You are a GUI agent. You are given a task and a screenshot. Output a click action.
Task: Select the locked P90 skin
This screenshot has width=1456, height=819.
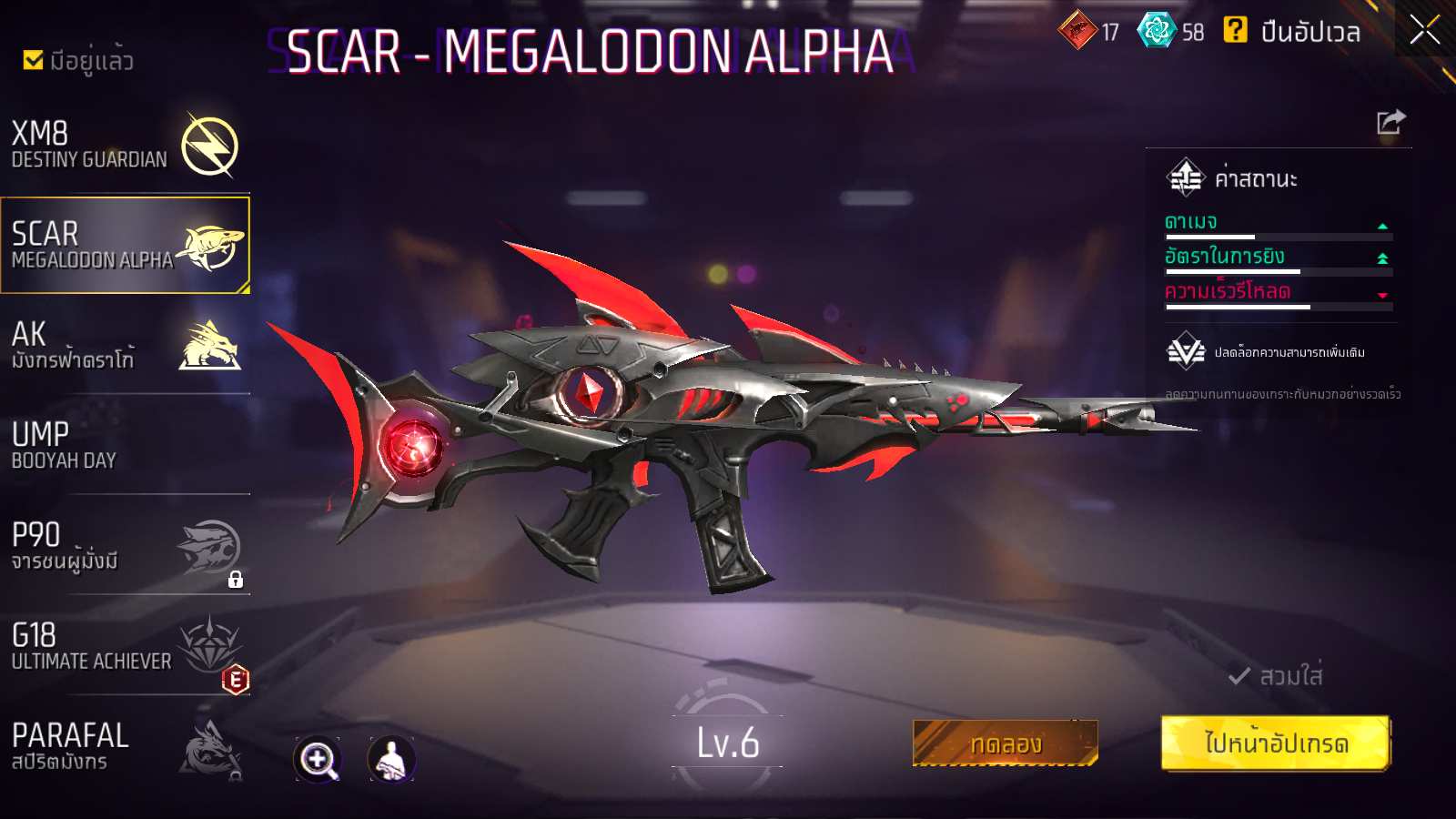125,546
